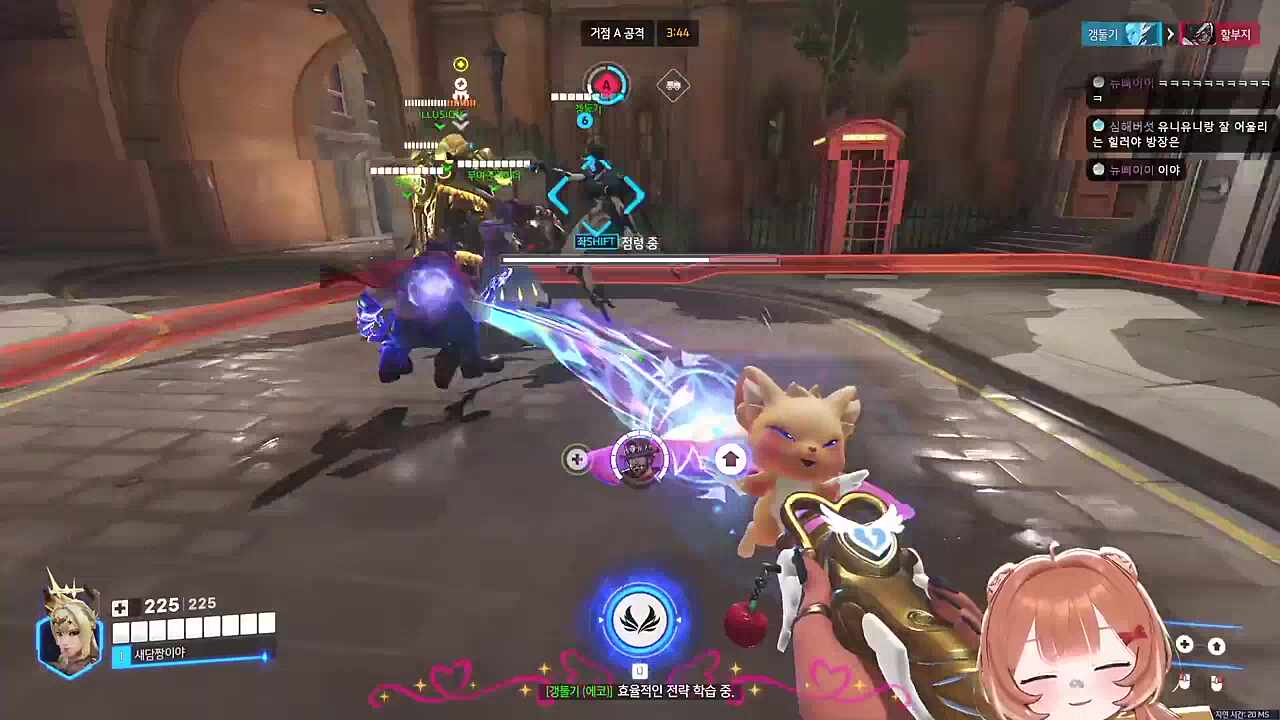Image resolution: width=1280 pixels, height=720 pixels.
Task: Click the healing plus icon left of ally portrait
Action: pyautogui.click(x=577, y=459)
